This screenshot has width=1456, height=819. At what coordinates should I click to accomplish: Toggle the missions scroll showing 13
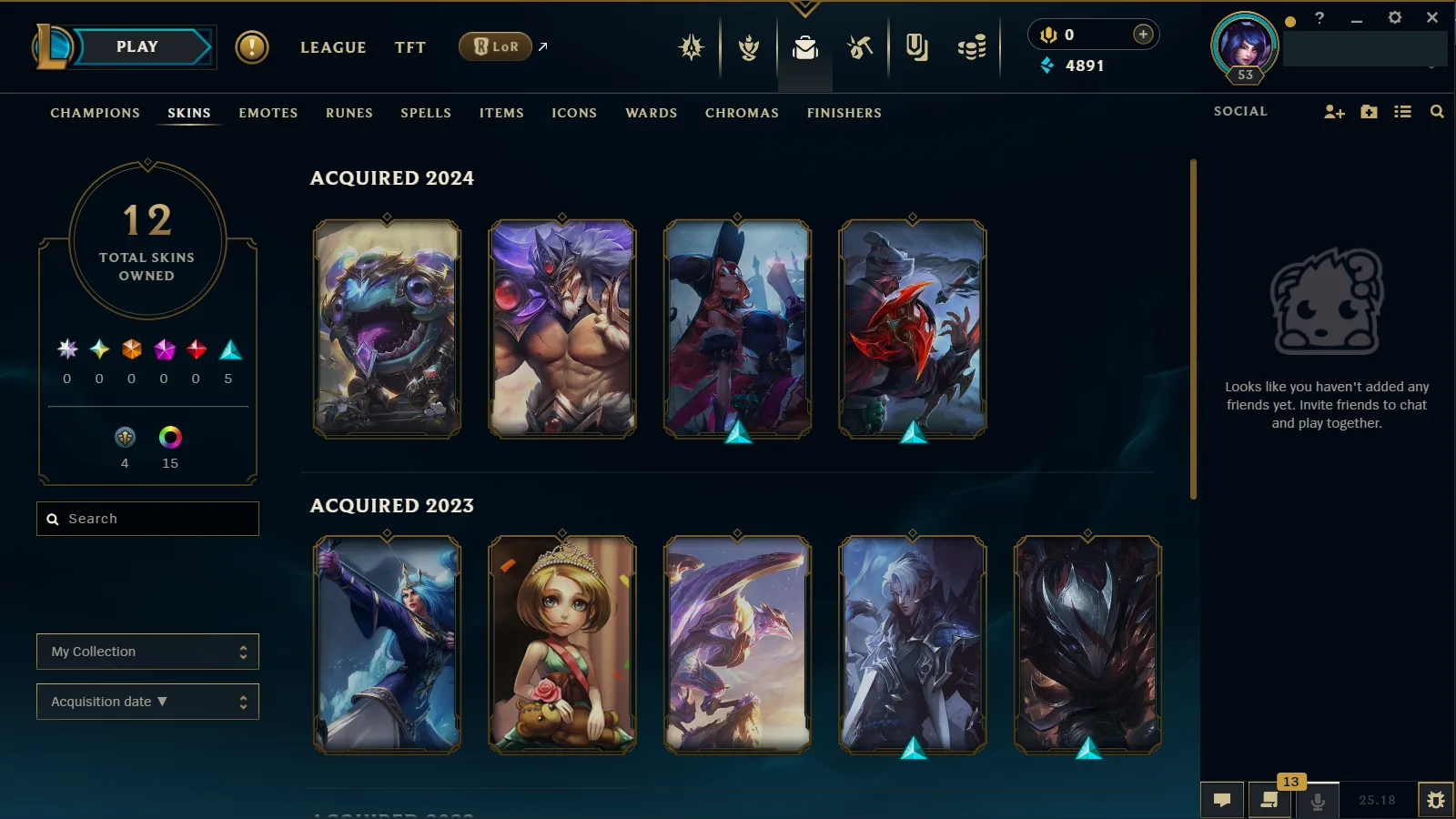[1269, 802]
